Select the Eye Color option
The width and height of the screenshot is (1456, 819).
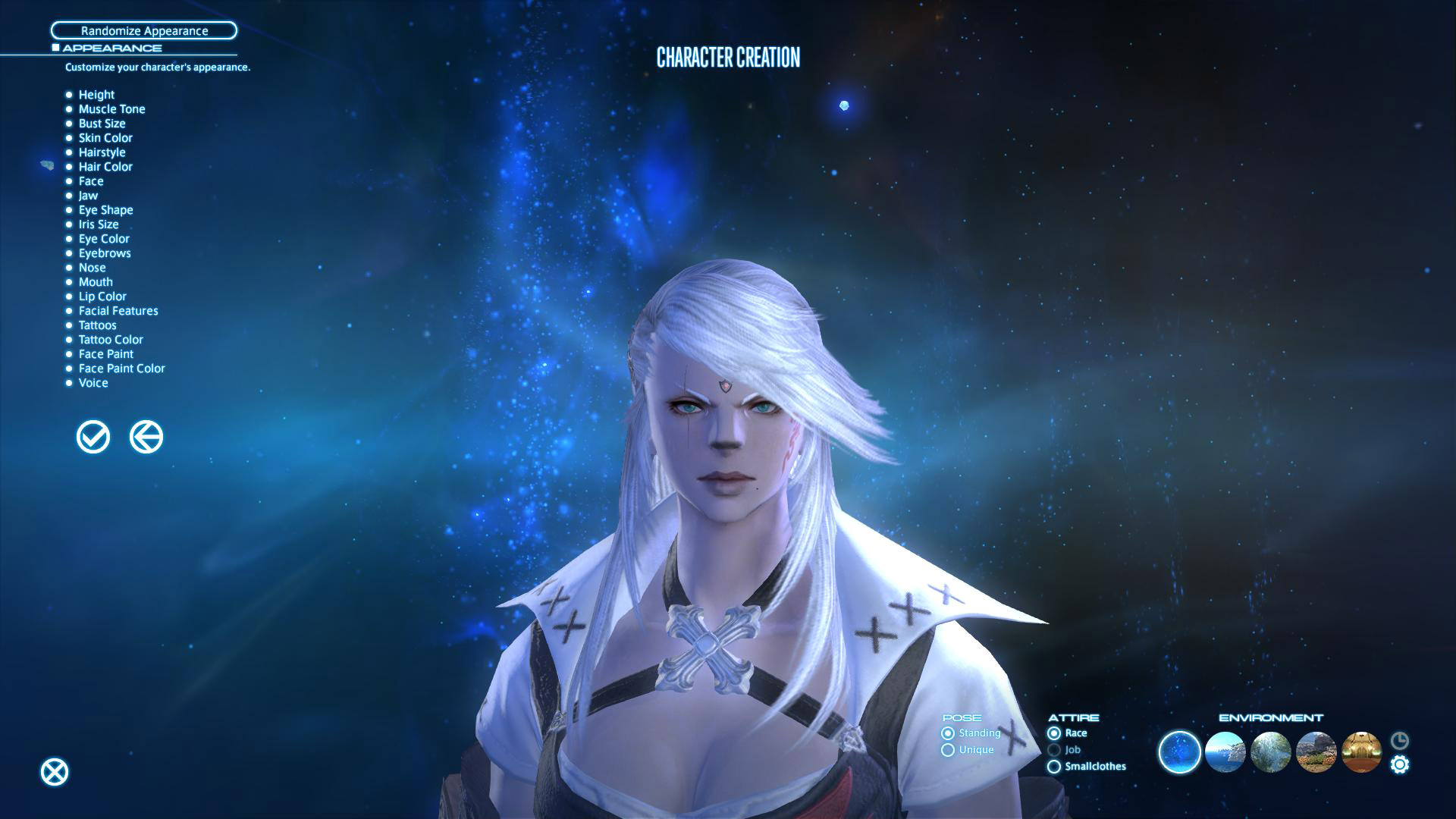[x=104, y=239]
